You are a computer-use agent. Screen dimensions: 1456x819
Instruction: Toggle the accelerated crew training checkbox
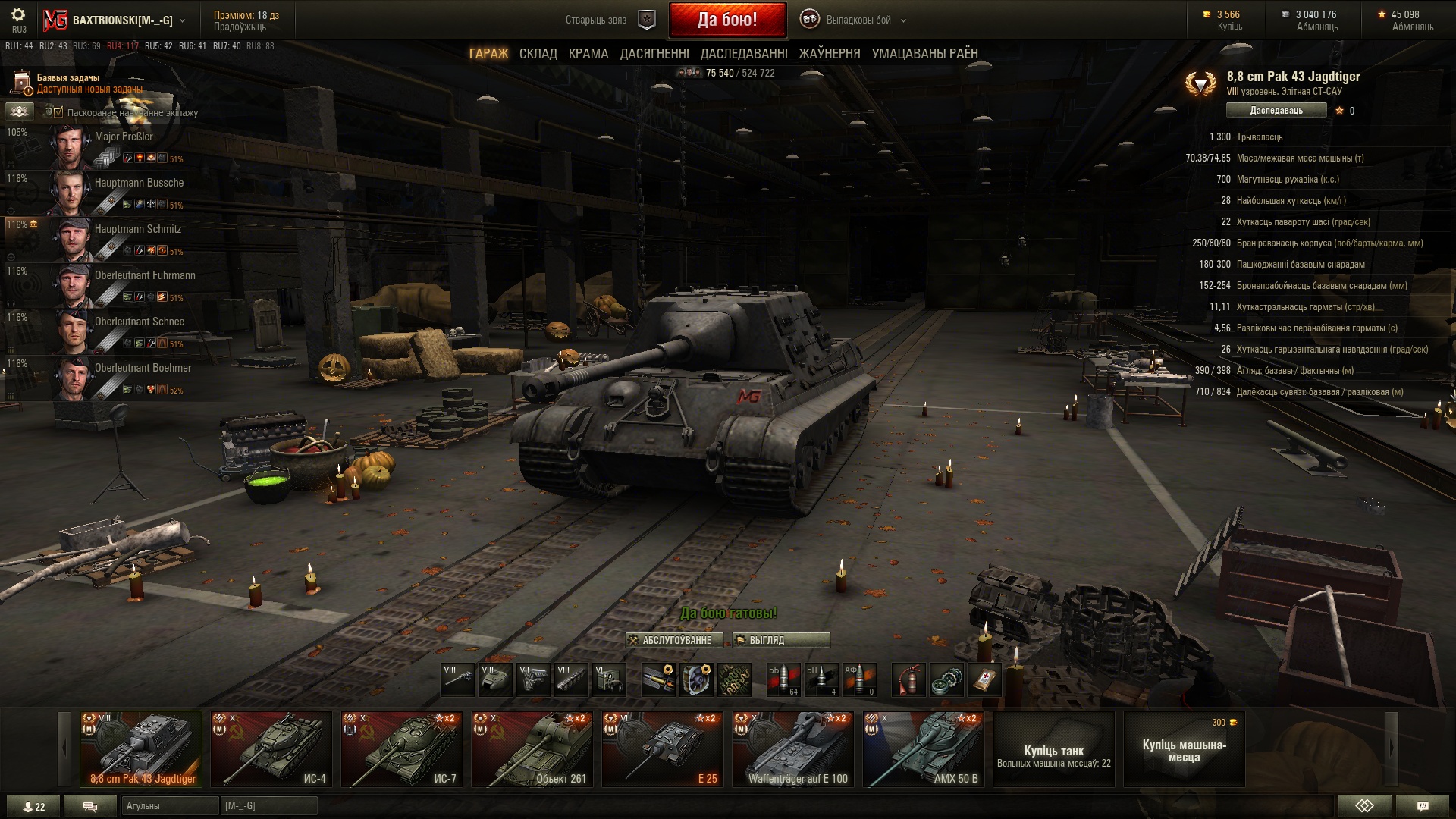(58, 112)
